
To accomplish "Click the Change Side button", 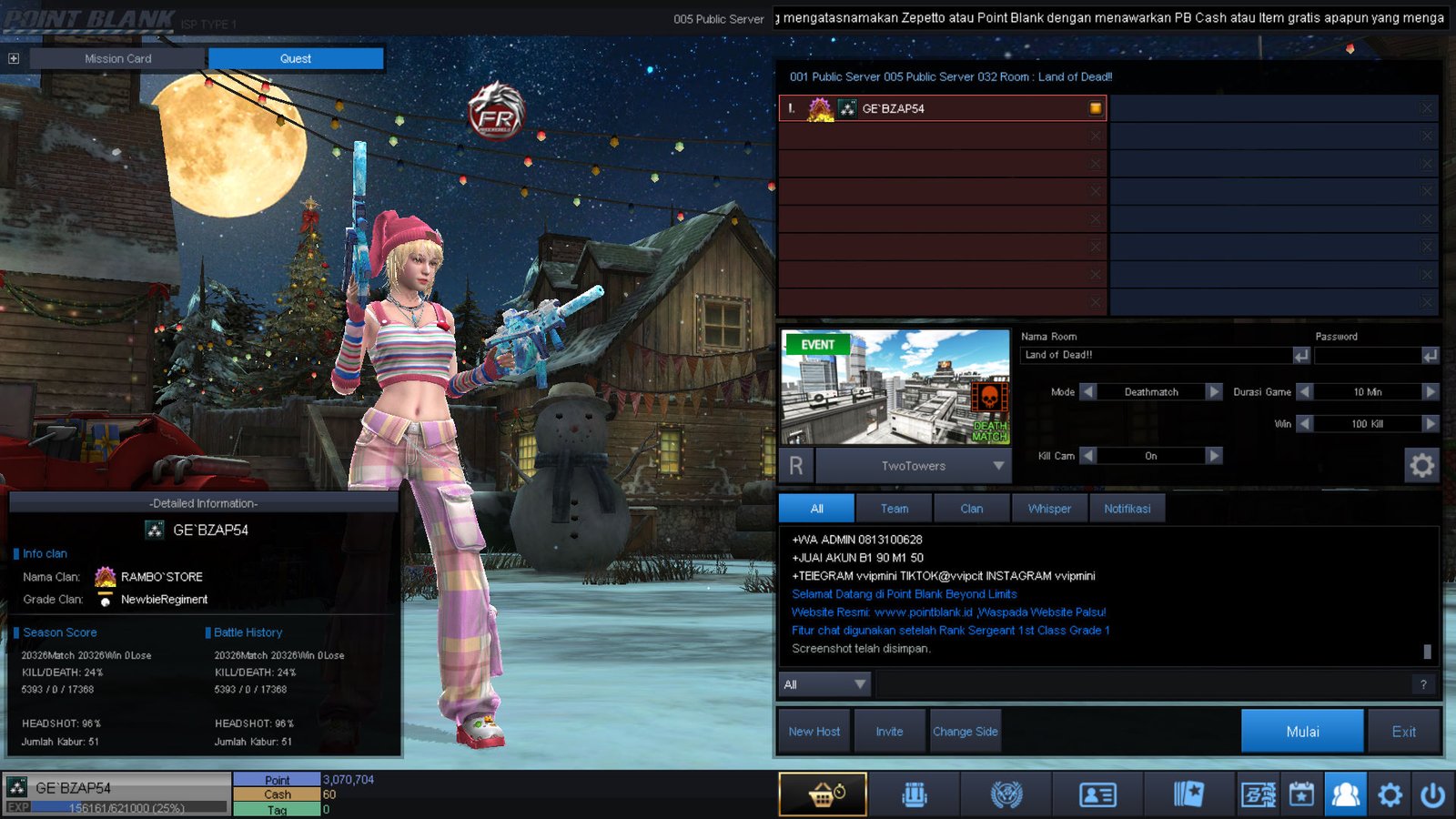I will (x=965, y=732).
